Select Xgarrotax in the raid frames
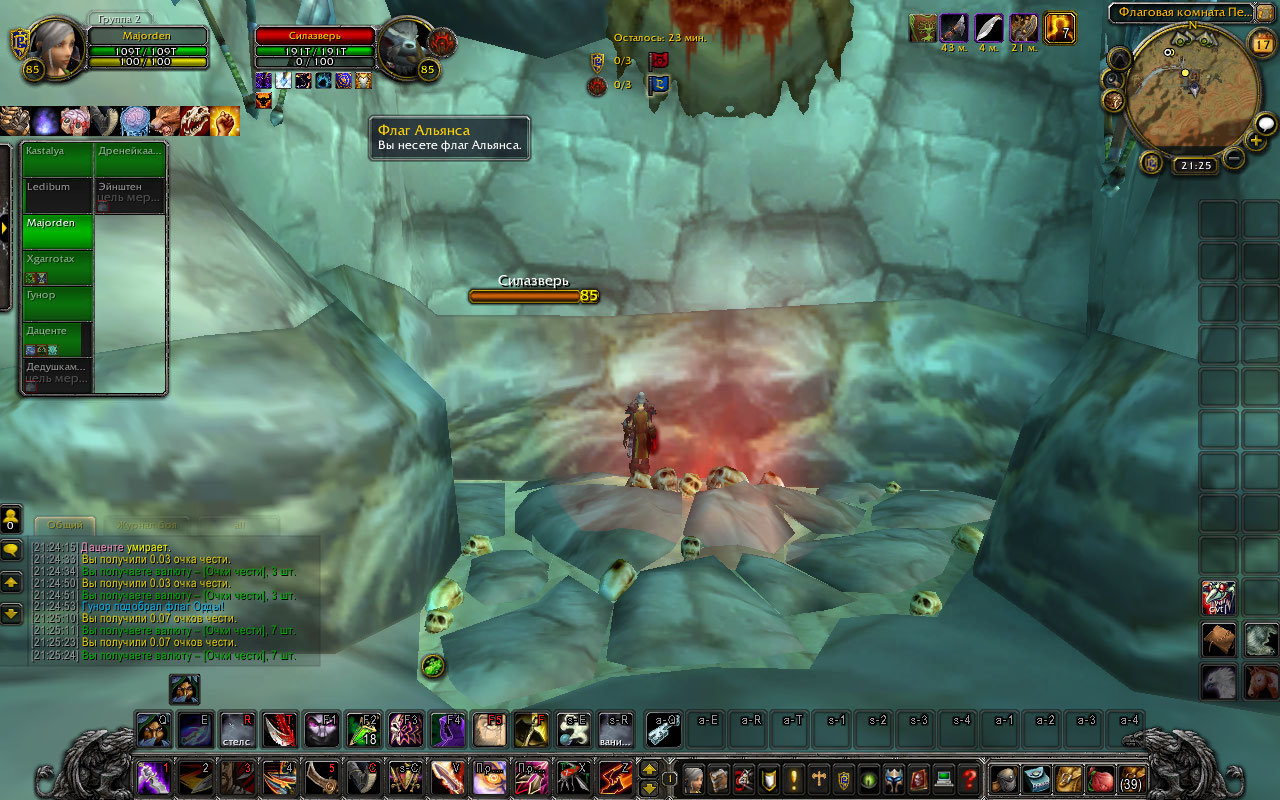 click(x=58, y=268)
